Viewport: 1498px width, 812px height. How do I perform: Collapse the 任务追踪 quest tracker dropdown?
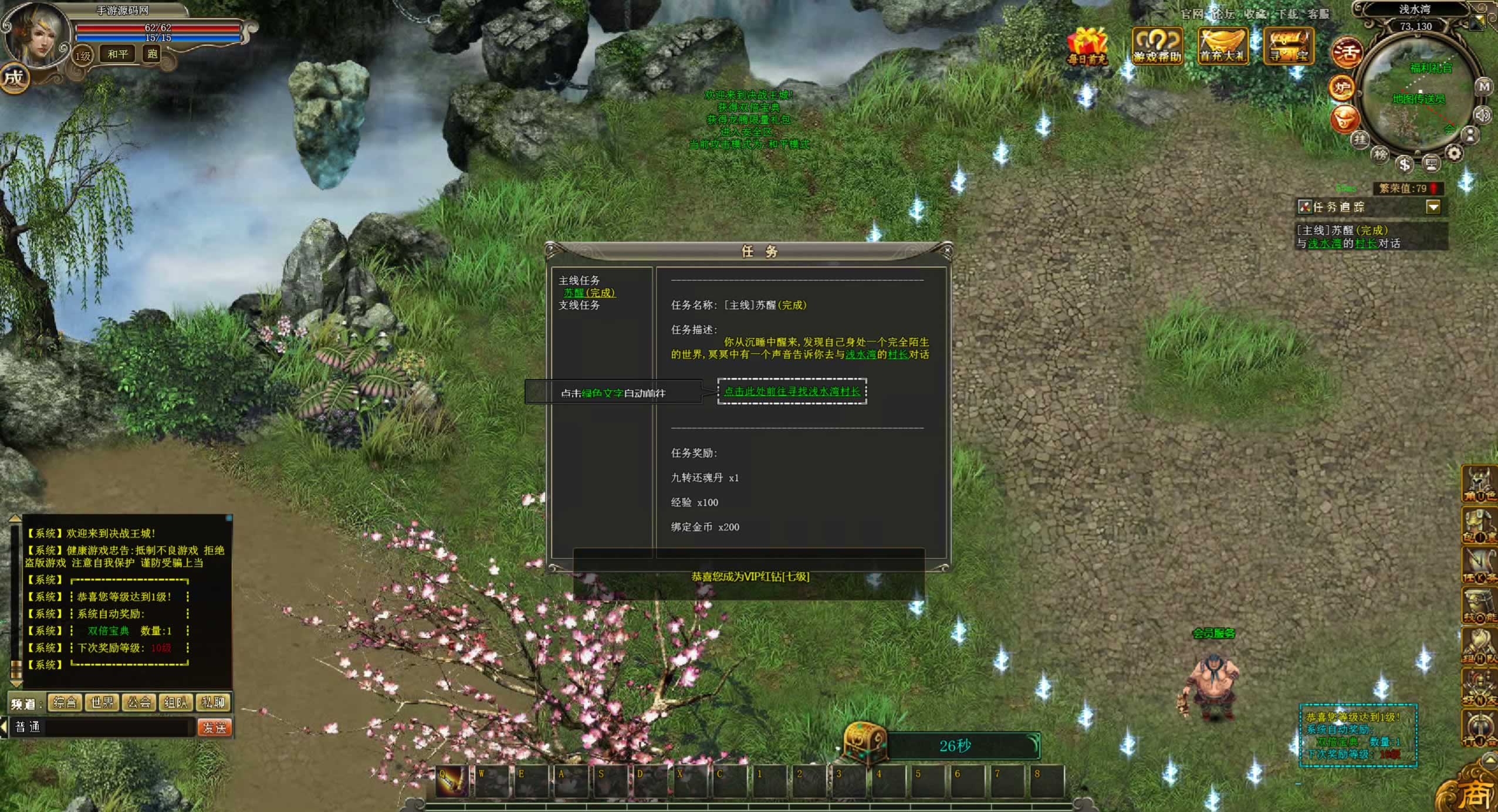1433,207
